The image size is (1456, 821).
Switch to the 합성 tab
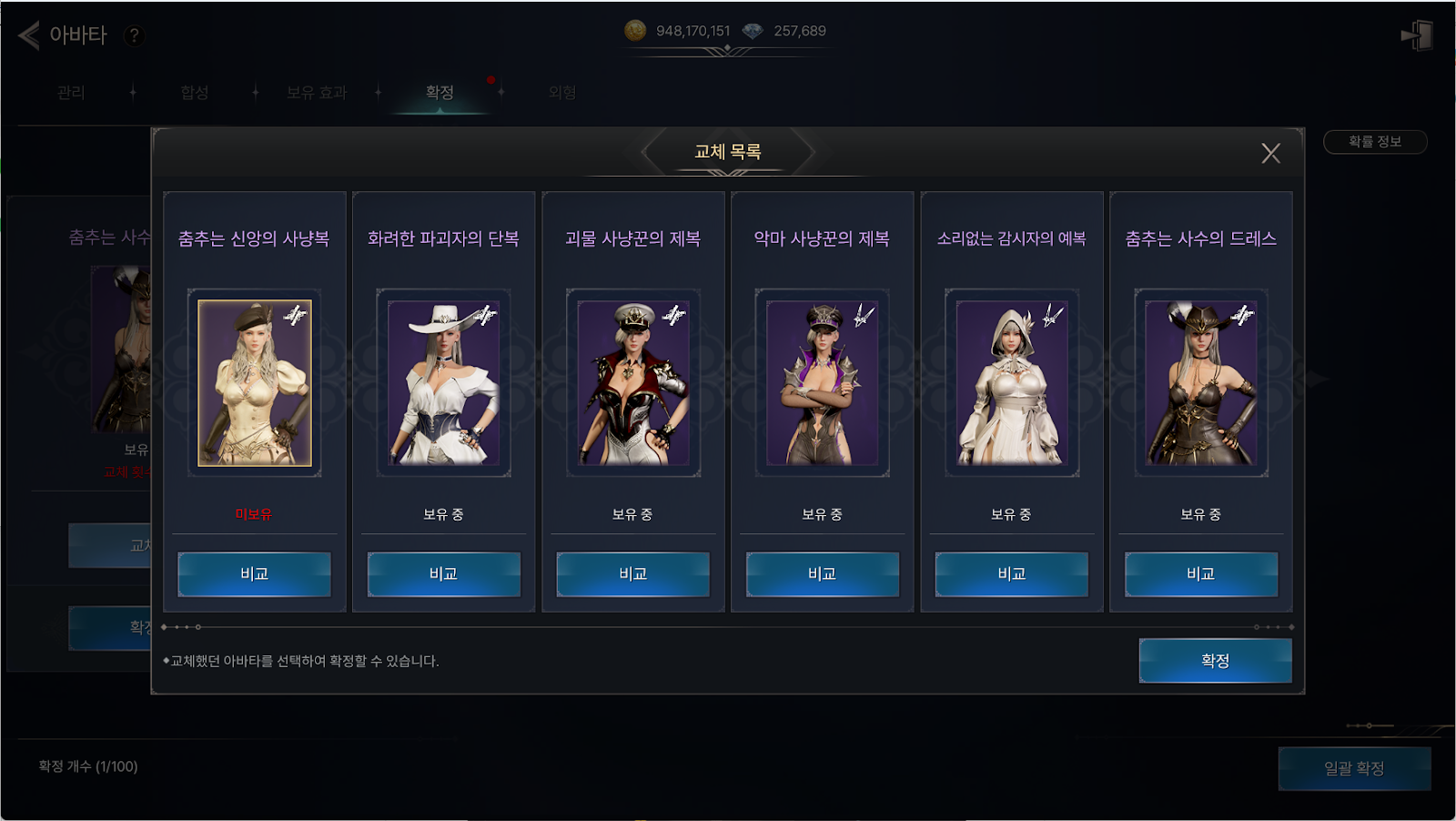(x=195, y=93)
